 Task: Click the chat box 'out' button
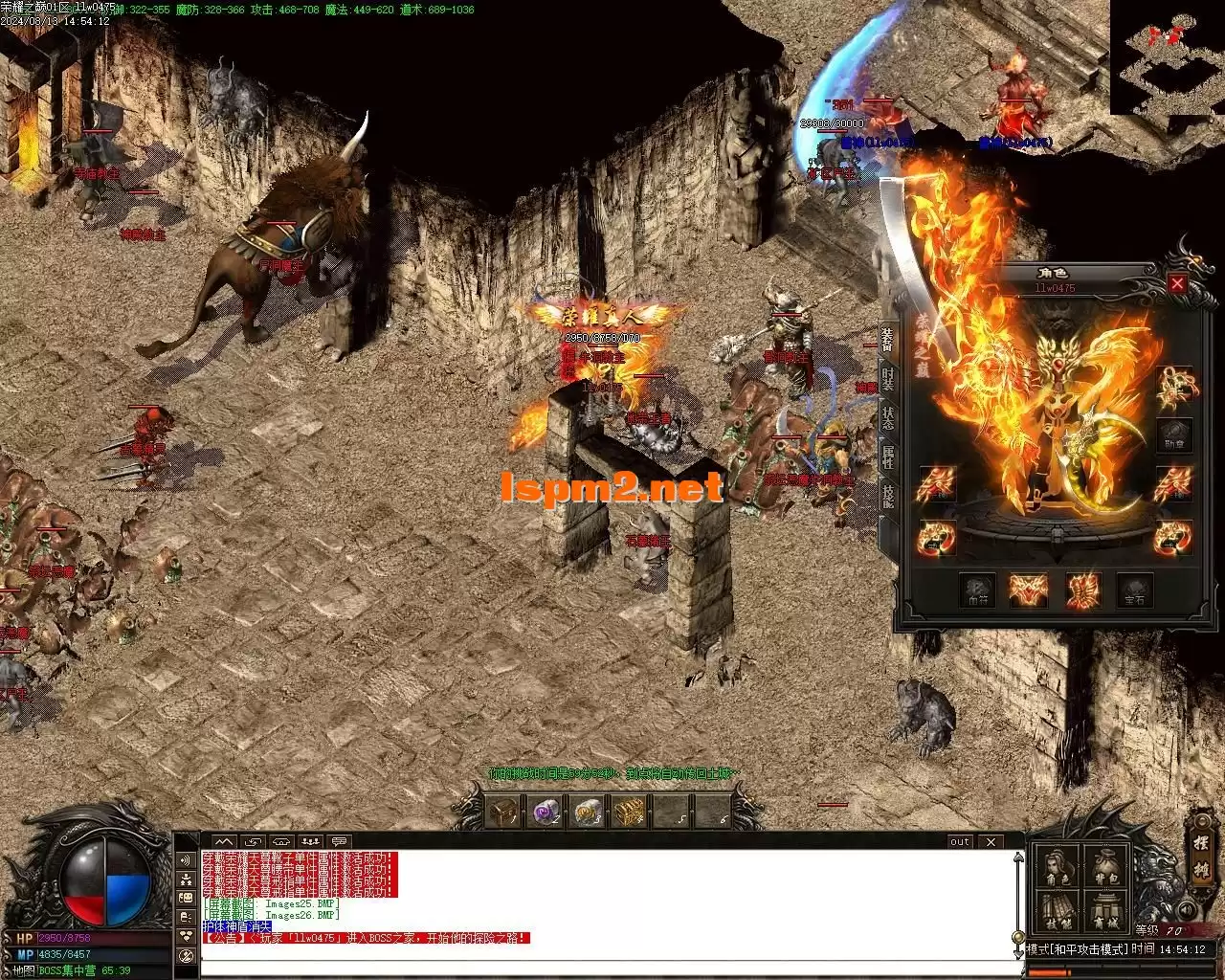tap(960, 842)
